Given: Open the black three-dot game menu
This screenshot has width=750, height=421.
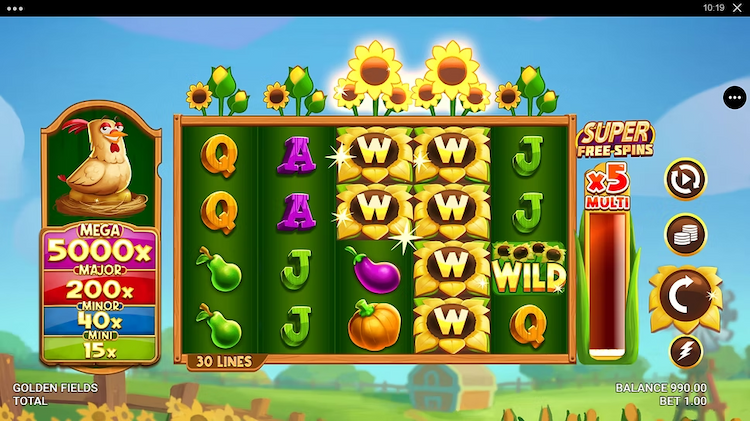Looking at the screenshot, I should pos(735,98).
